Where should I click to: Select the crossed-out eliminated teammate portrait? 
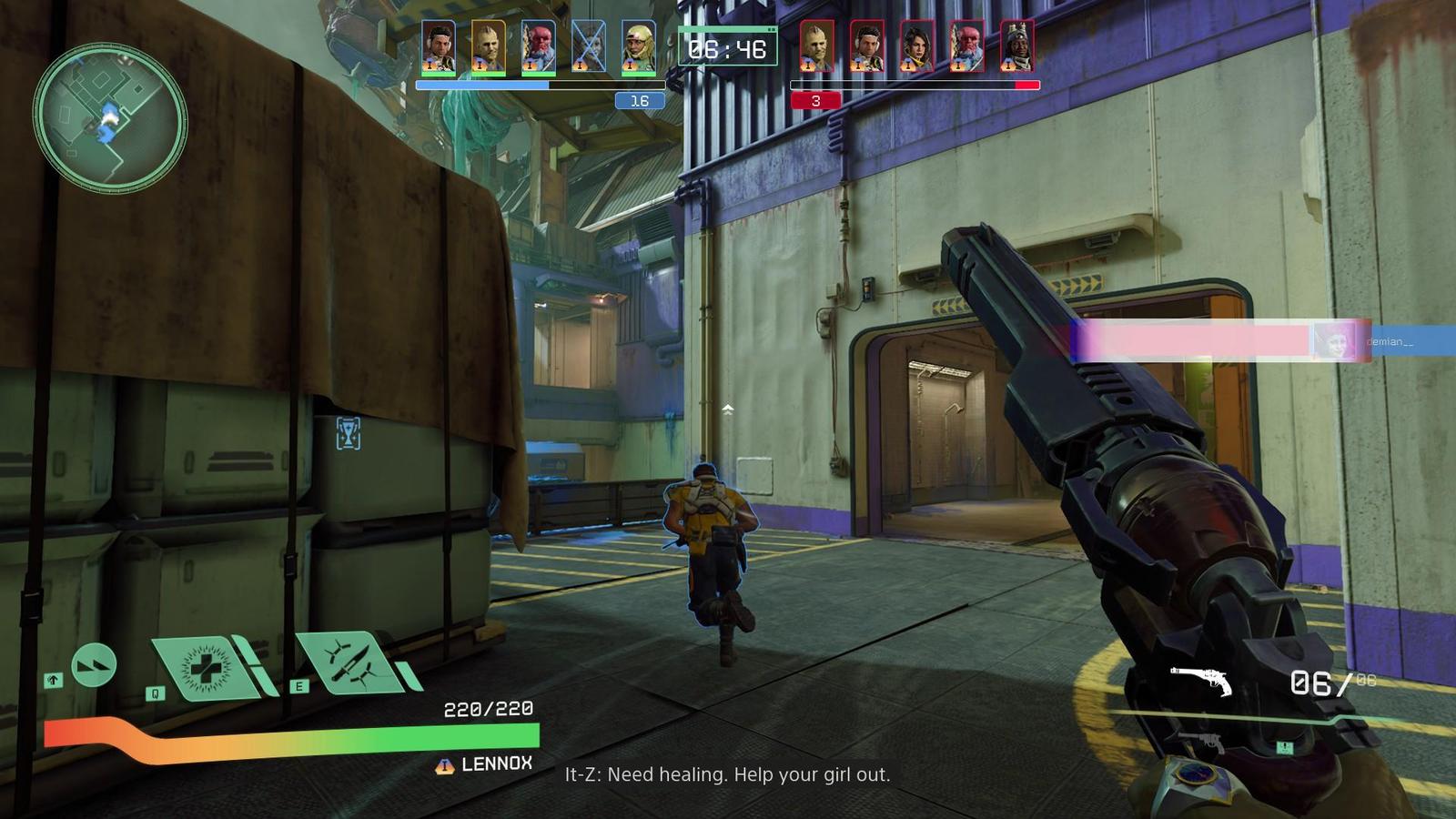pos(588,47)
